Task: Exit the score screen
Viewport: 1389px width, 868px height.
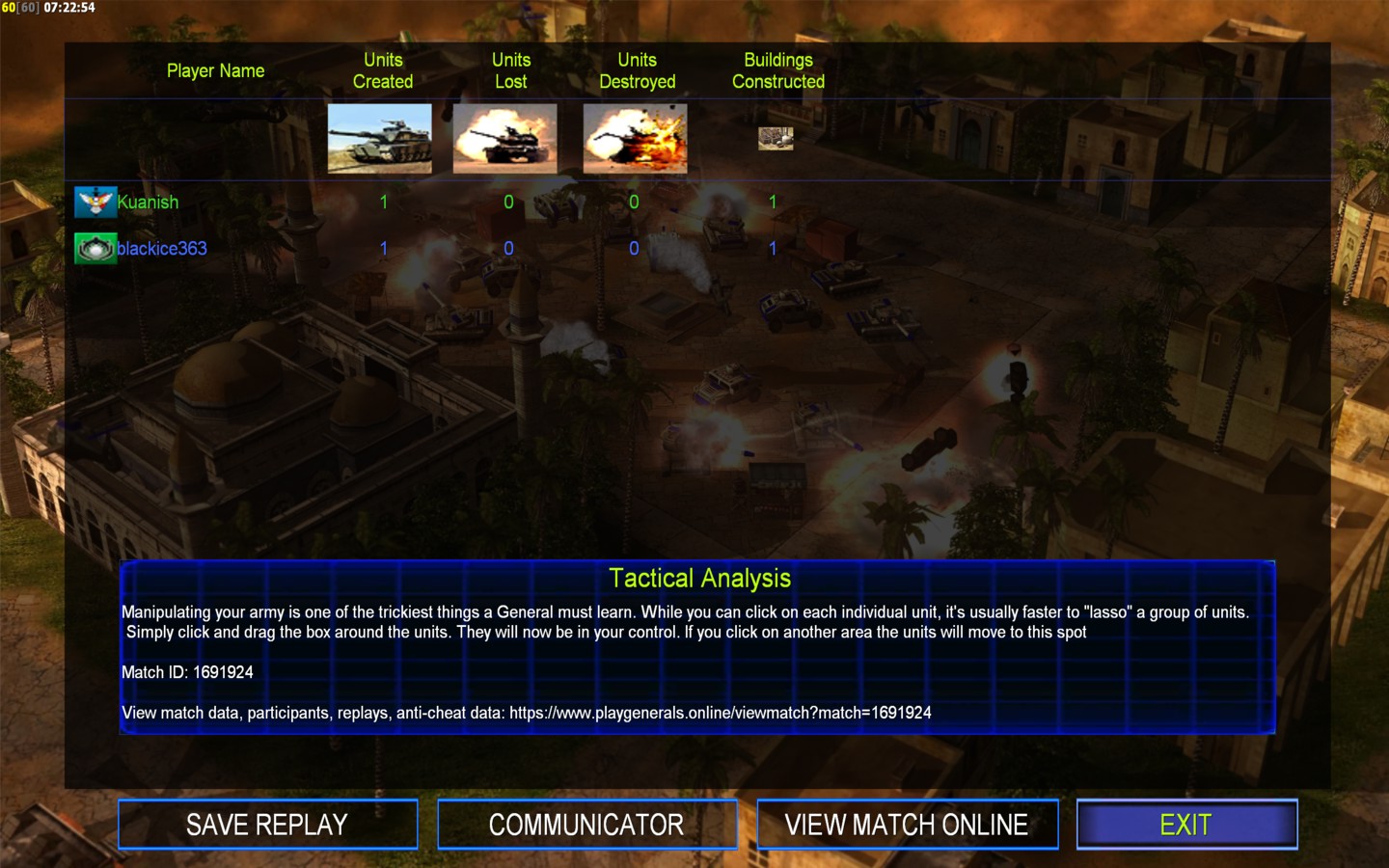Action: point(1186,825)
